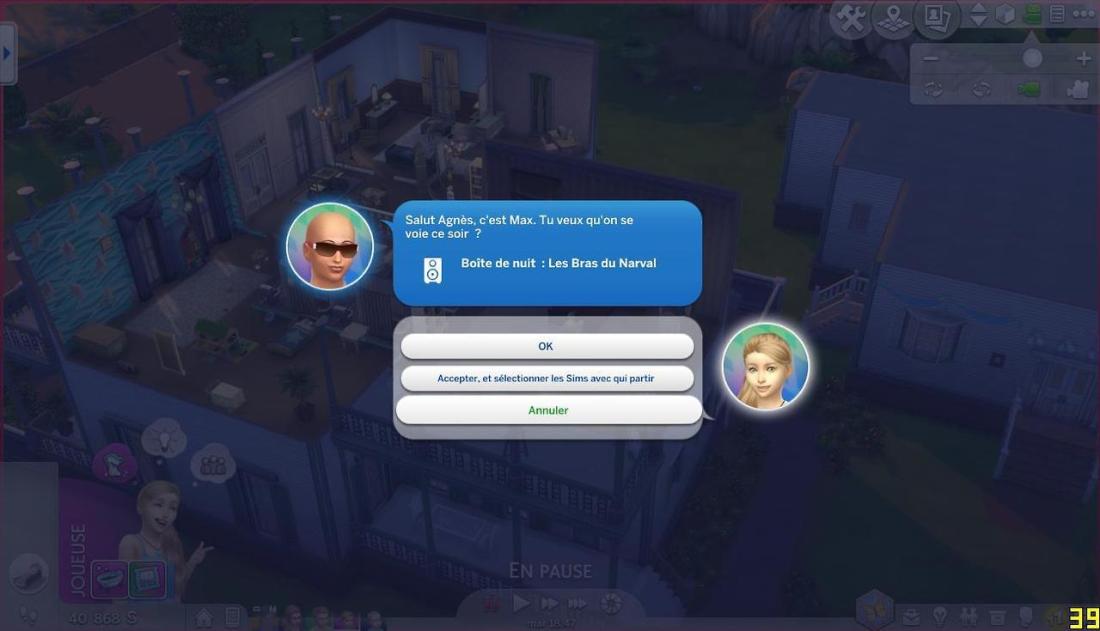
Task: Adjust the camera zoom slider knob
Action: tap(1032, 59)
